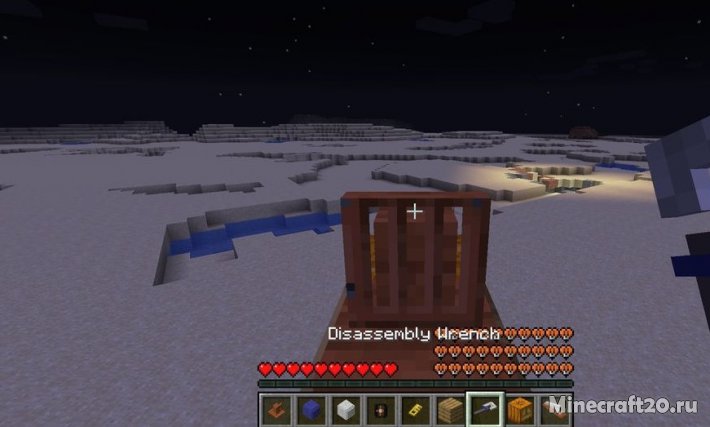Pick the dark red-dotted item slot

(378, 408)
